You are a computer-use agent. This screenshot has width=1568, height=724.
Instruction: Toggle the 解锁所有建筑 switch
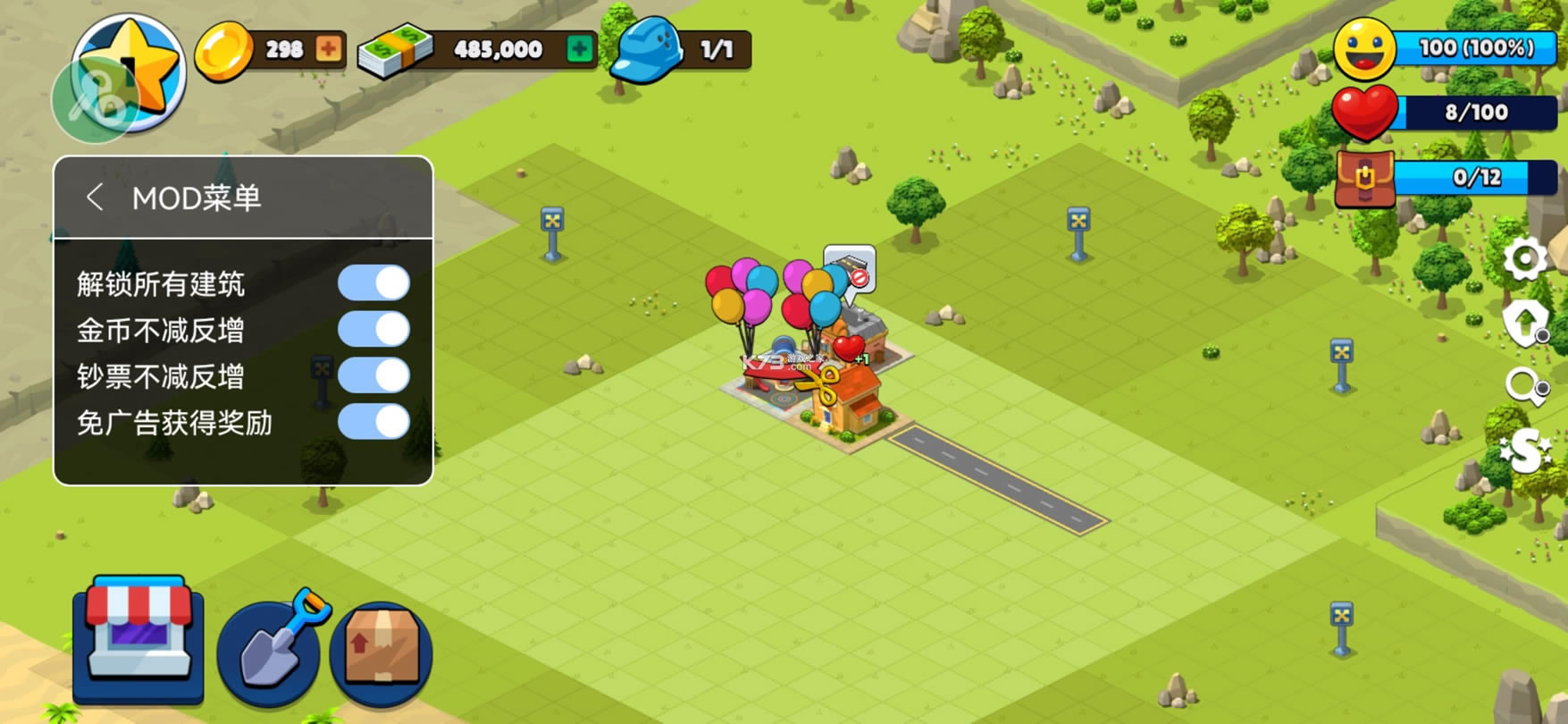point(373,283)
